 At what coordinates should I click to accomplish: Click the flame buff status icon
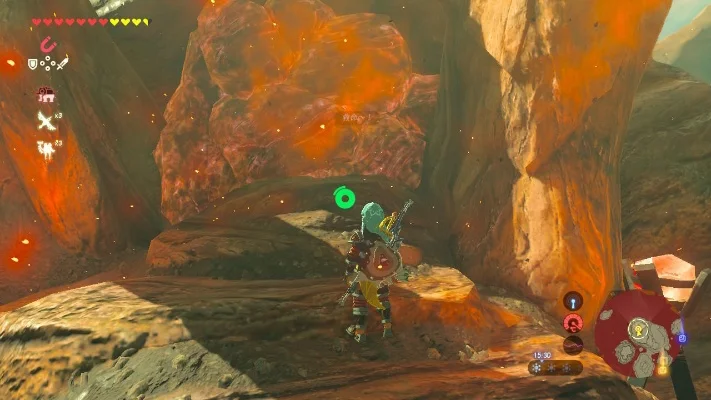[x=45, y=148]
